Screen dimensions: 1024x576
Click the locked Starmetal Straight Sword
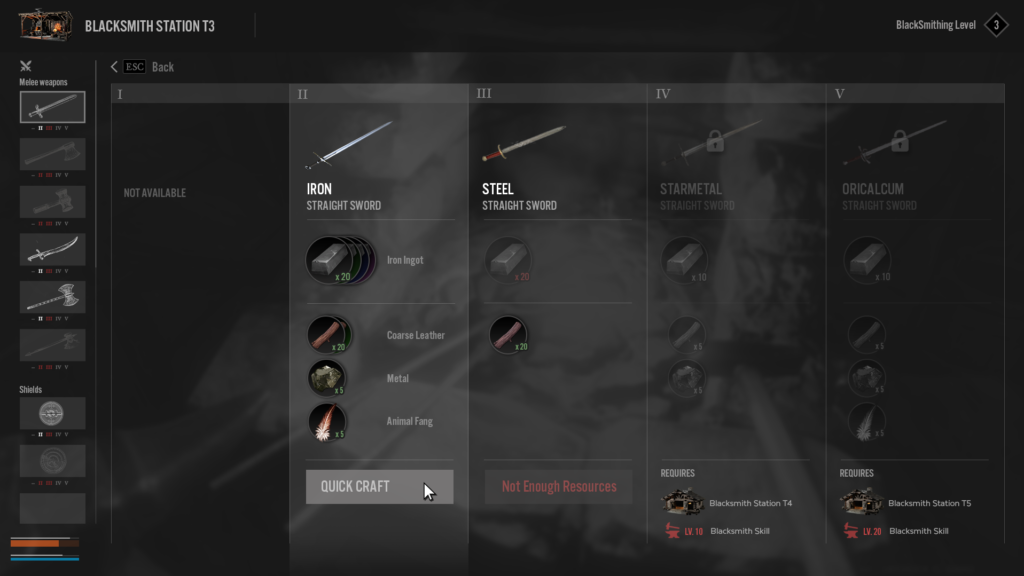click(703, 145)
